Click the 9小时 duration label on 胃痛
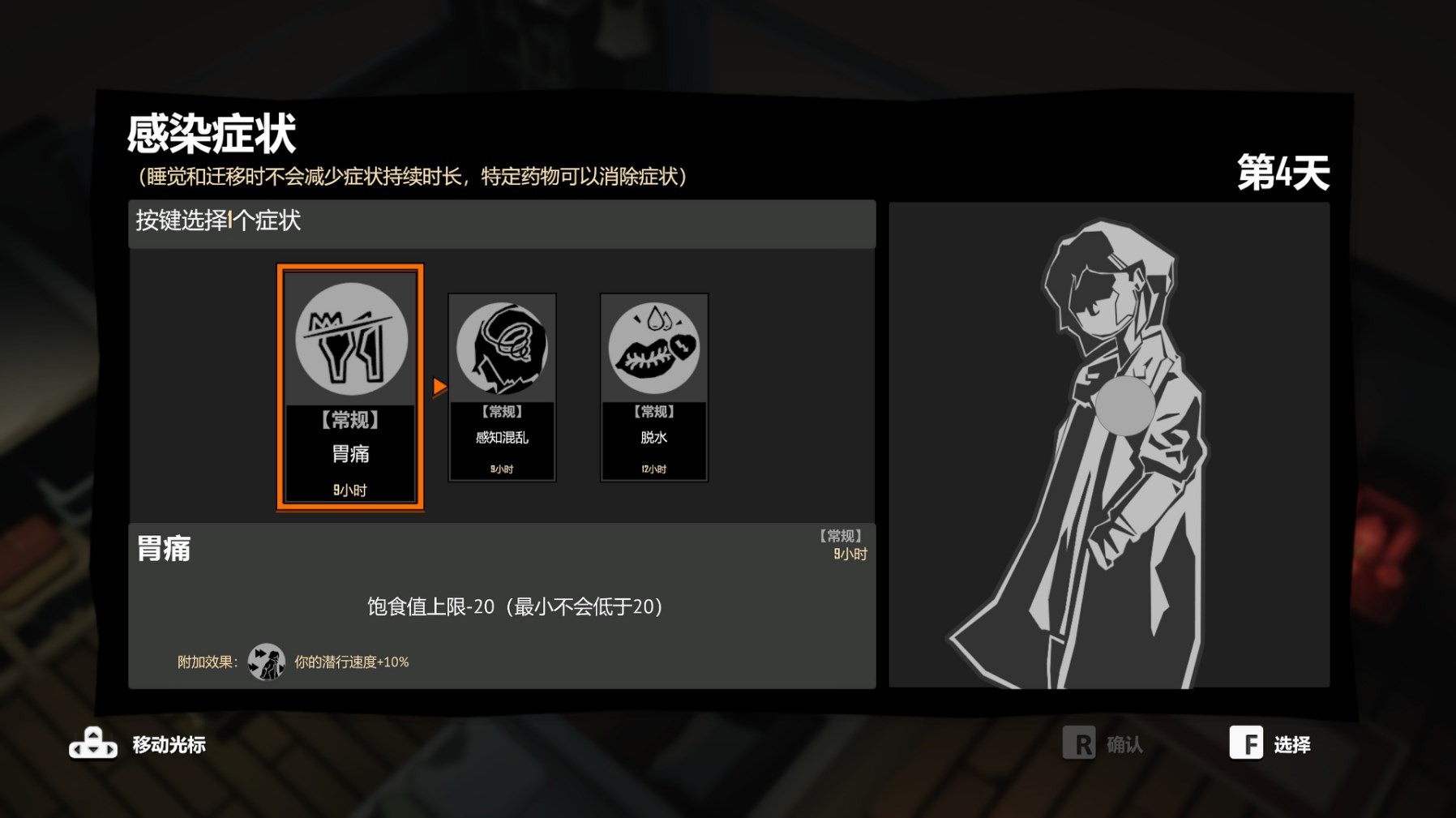This screenshot has height=818, width=1456. click(x=349, y=489)
